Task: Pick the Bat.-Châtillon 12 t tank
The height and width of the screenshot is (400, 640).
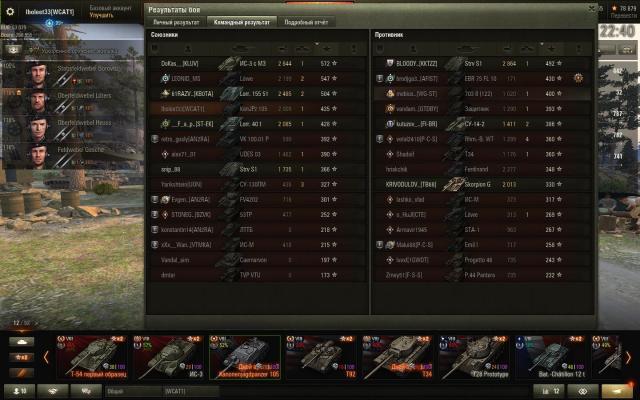Action: [x=550, y=356]
